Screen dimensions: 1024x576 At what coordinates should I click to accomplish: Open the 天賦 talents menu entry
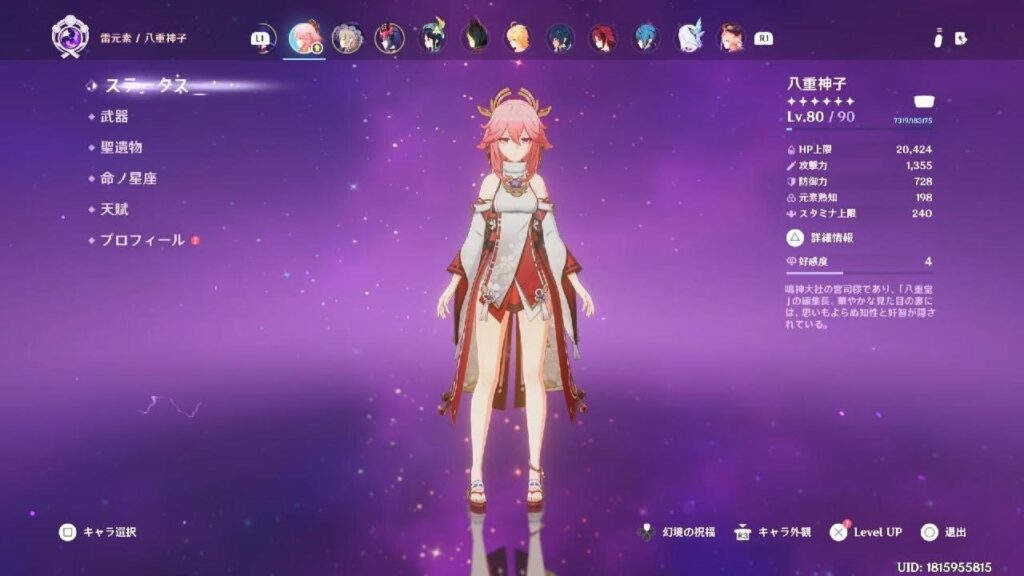[x=114, y=209]
